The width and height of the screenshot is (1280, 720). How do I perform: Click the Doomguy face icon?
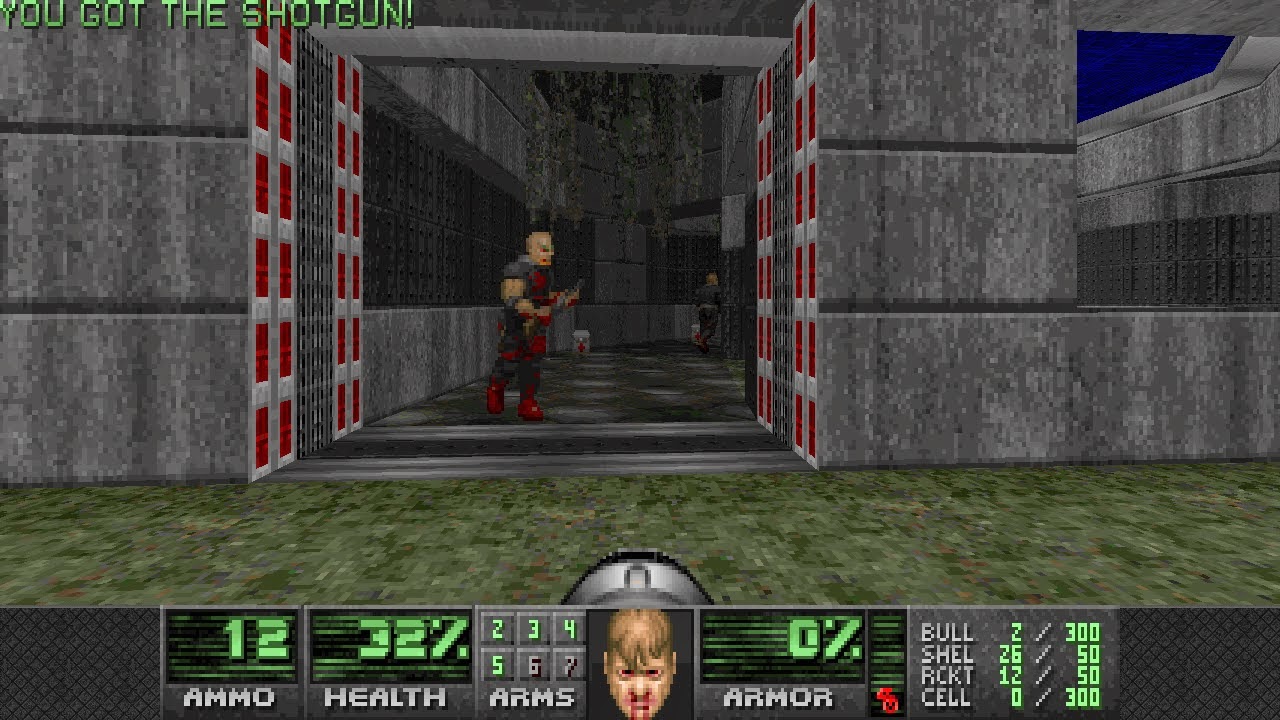coord(640,660)
